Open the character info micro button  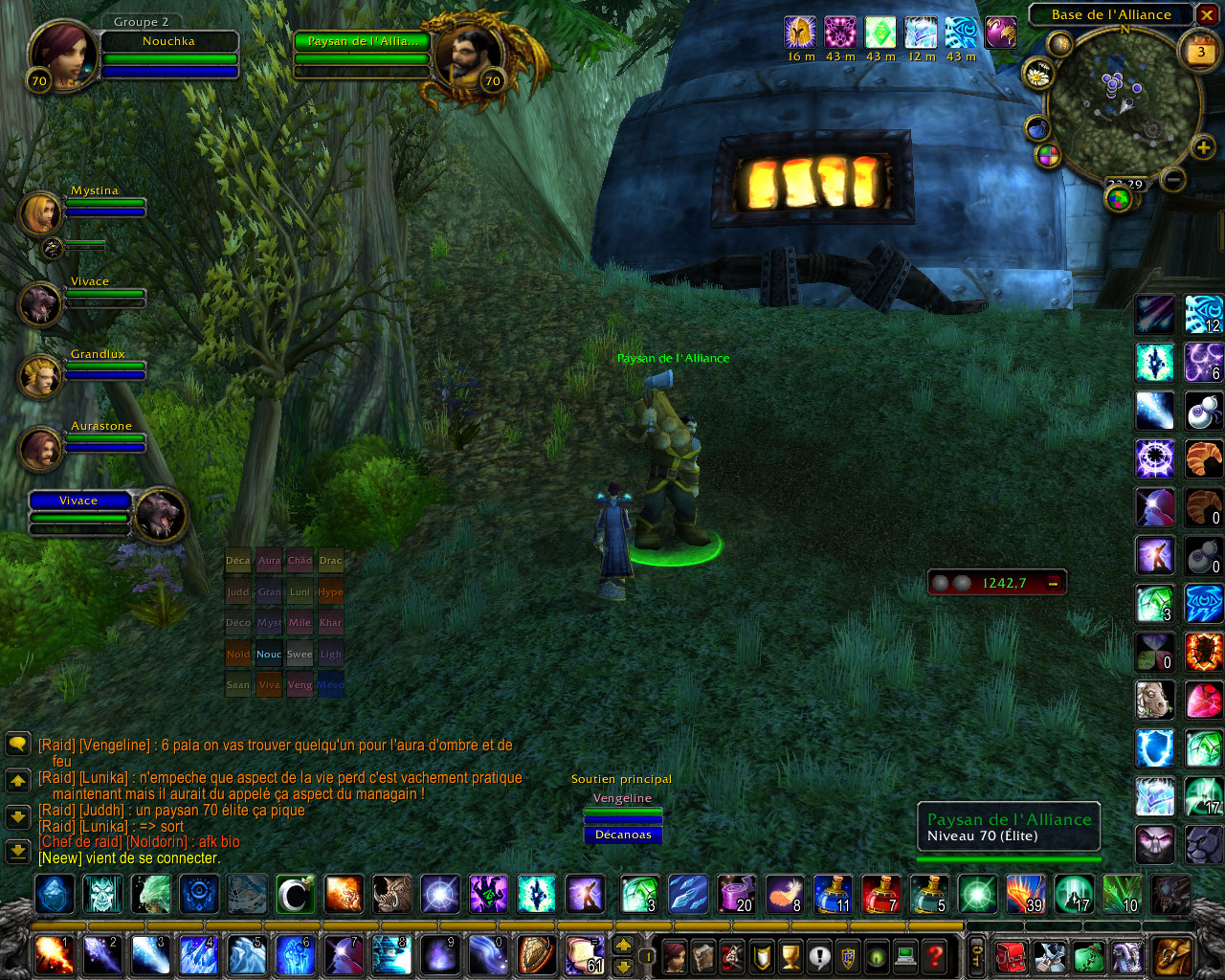(675, 955)
